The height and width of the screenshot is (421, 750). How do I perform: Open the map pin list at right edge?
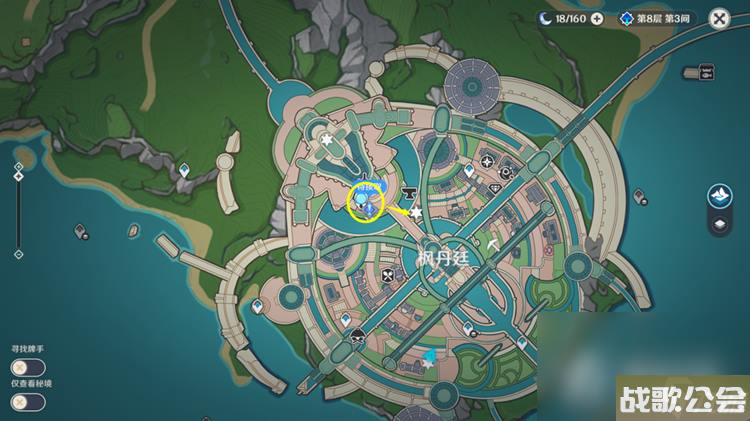(705, 72)
